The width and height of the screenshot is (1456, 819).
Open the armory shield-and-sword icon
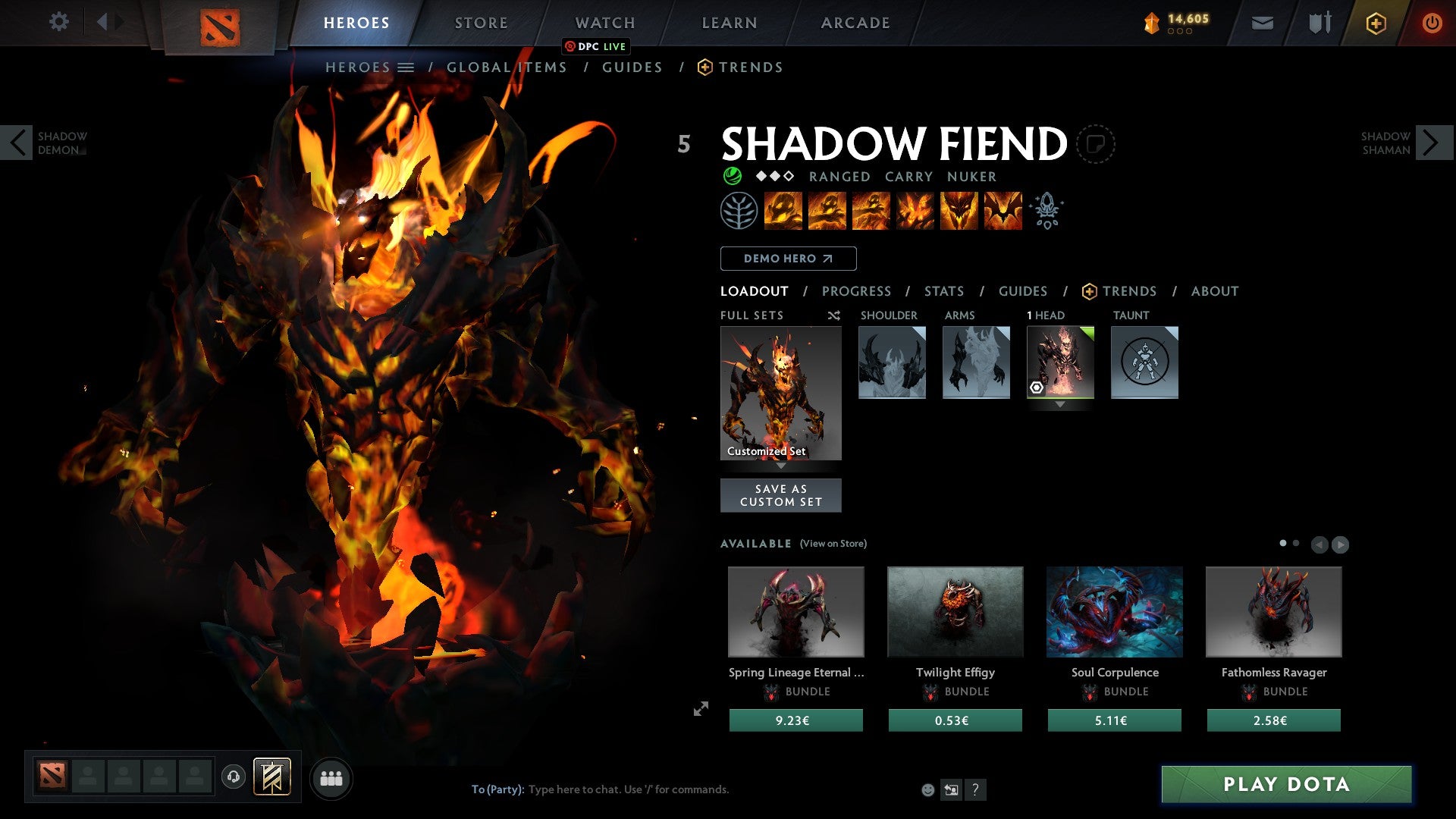point(1319,23)
